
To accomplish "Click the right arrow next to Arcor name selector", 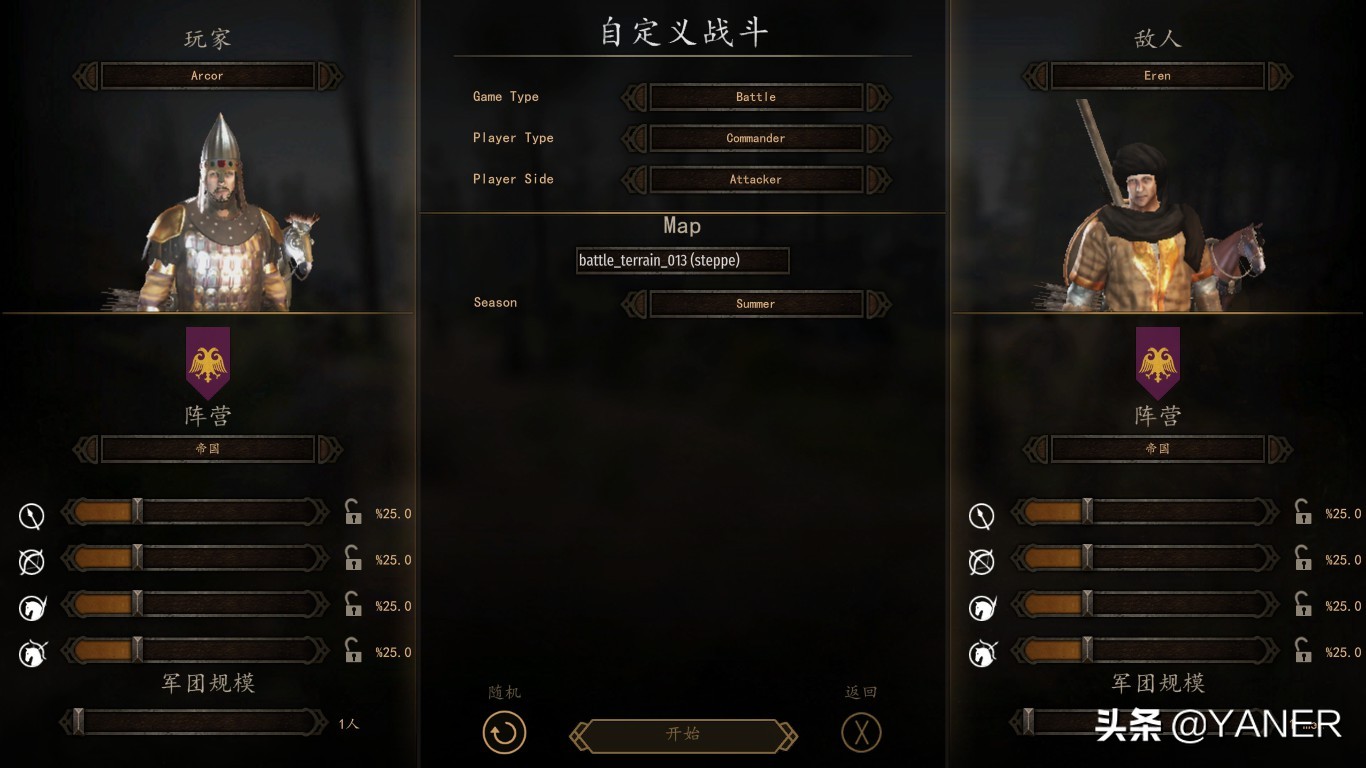I will point(330,75).
